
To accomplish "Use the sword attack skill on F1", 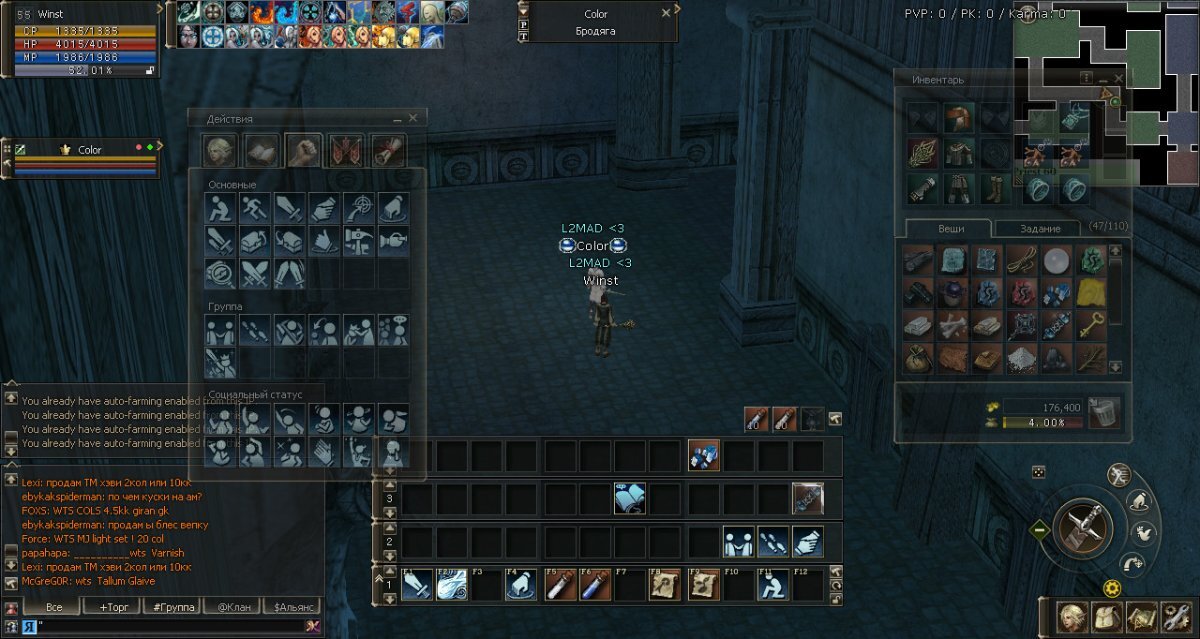I will (x=417, y=585).
